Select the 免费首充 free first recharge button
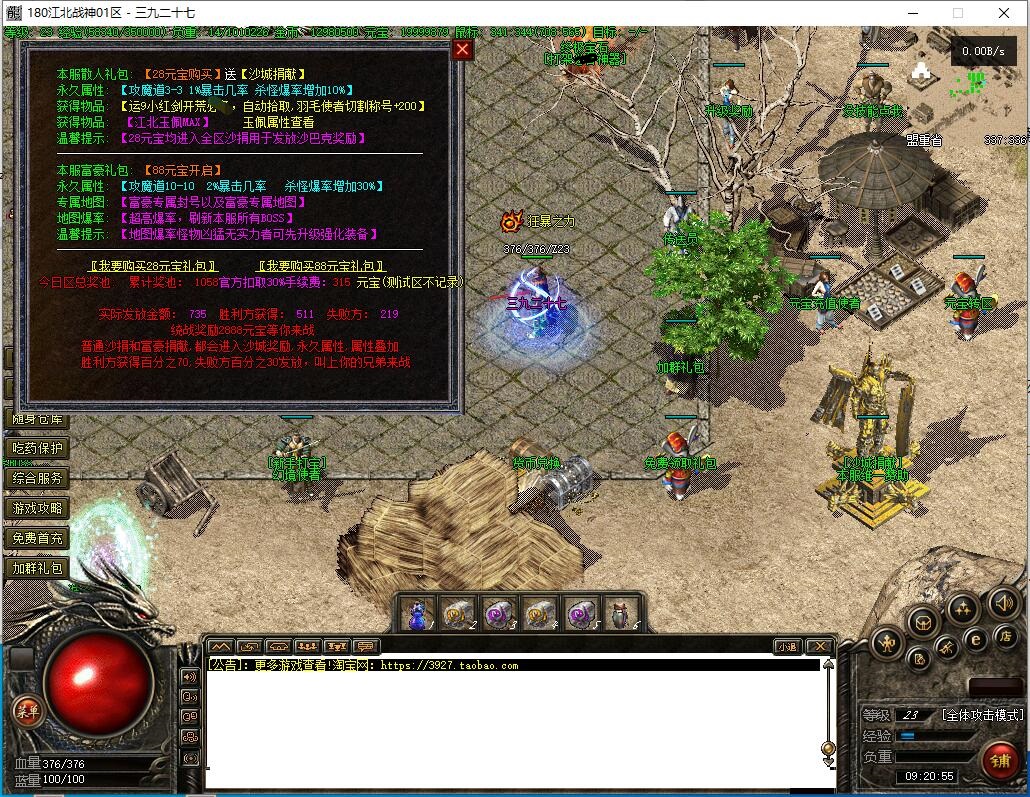 tap(37, 539)
